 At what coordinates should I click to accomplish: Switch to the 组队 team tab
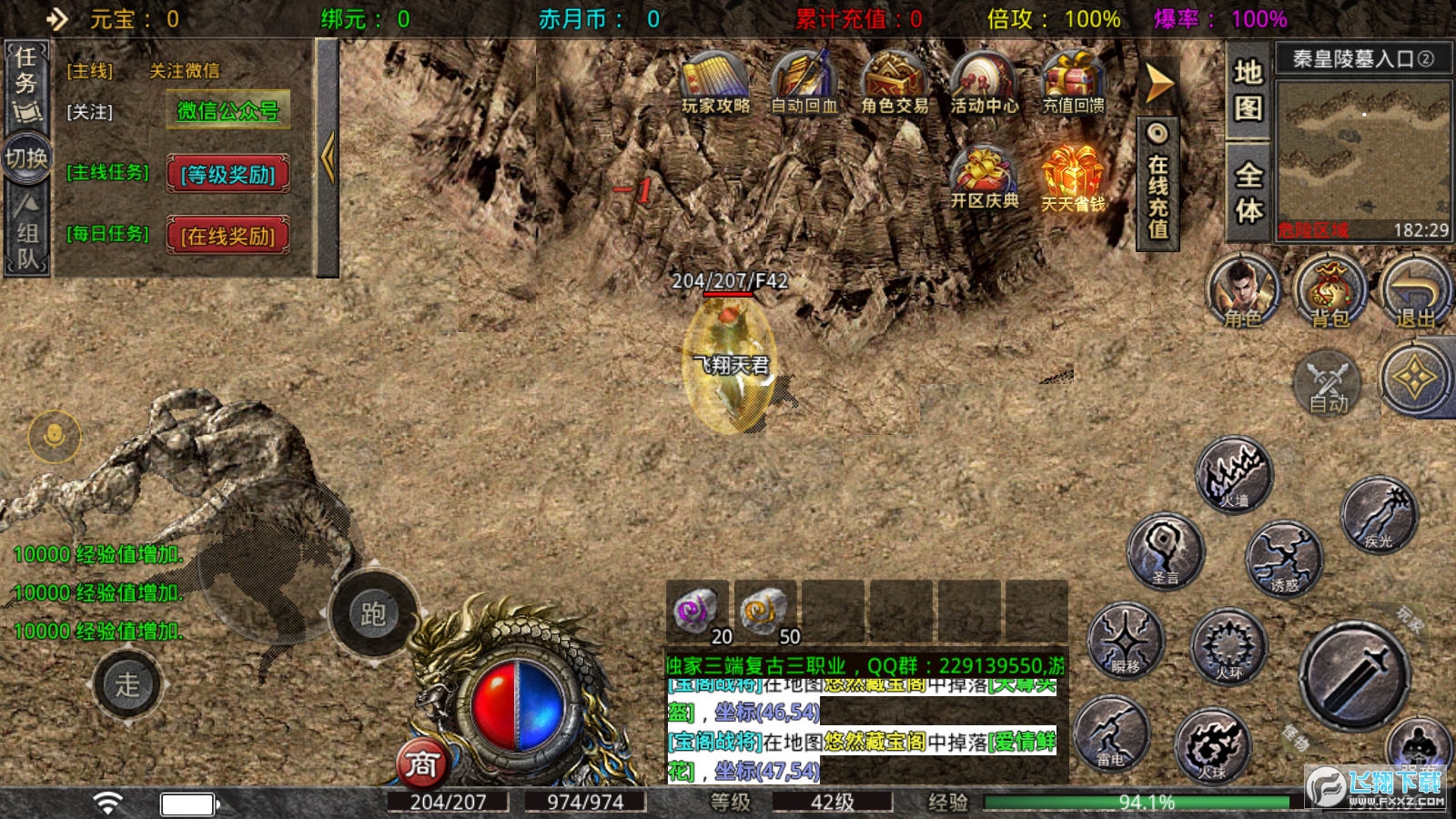27,232
